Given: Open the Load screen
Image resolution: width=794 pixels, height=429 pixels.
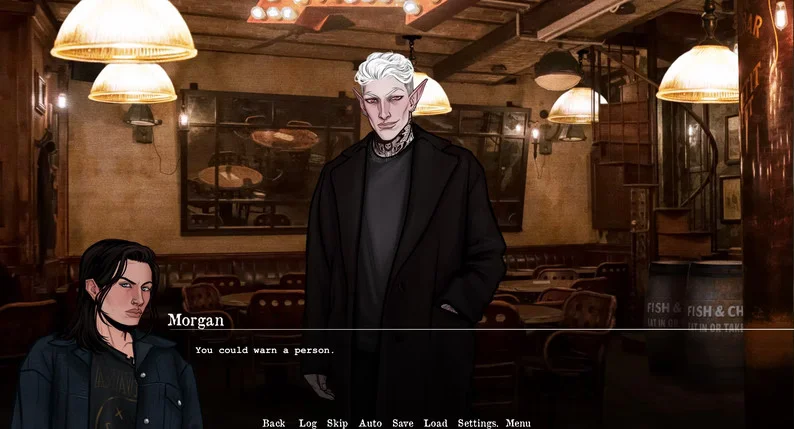Looking at the screenshot, I should 435,423.
